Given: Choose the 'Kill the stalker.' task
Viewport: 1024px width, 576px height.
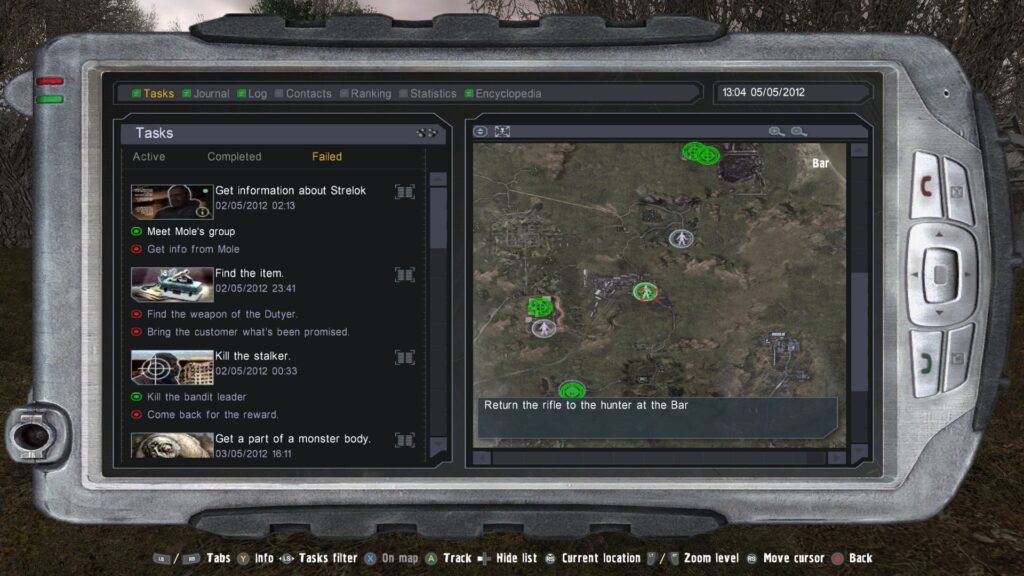Looking at the screenshot, I should (x=253, y=356).
